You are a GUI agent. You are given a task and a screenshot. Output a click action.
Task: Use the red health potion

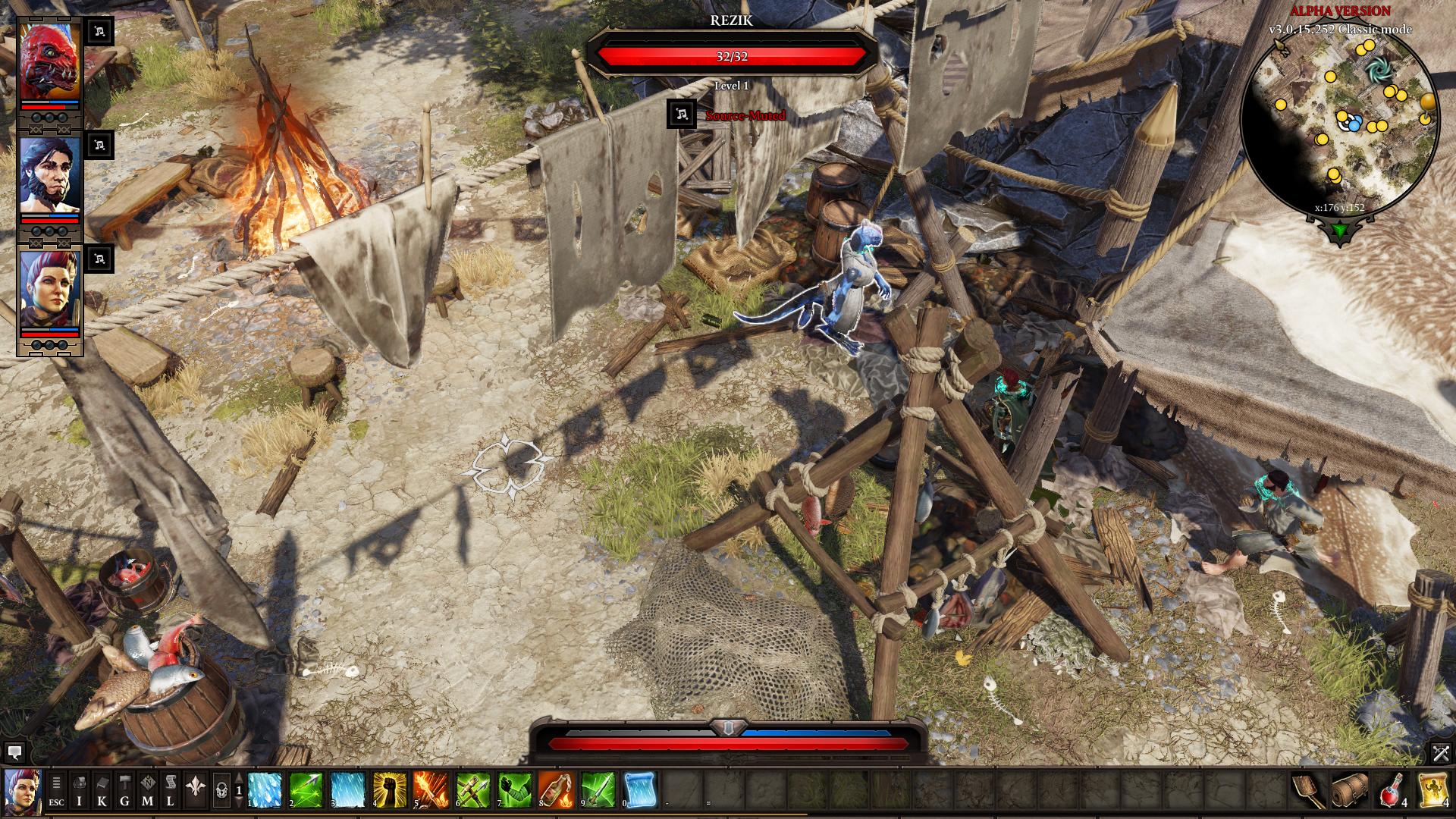point(1392,789)
